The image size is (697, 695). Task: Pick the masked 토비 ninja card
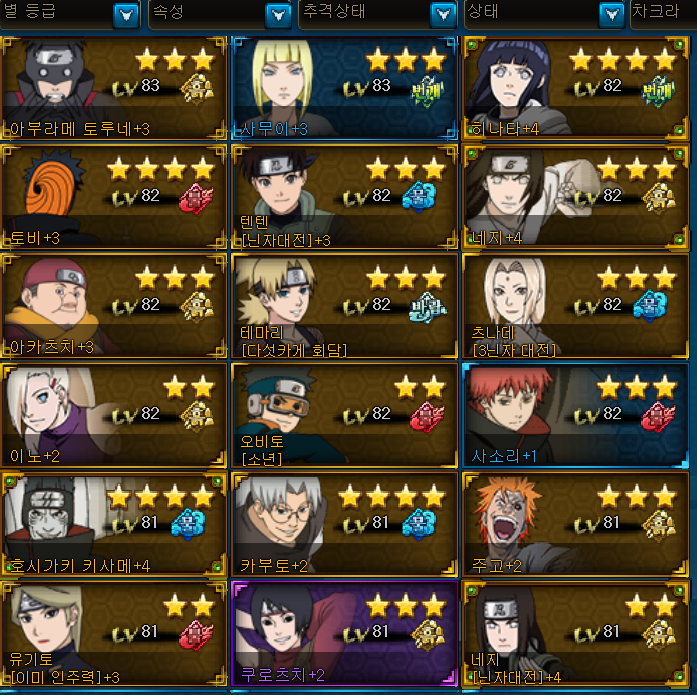(x=115, y=198)
